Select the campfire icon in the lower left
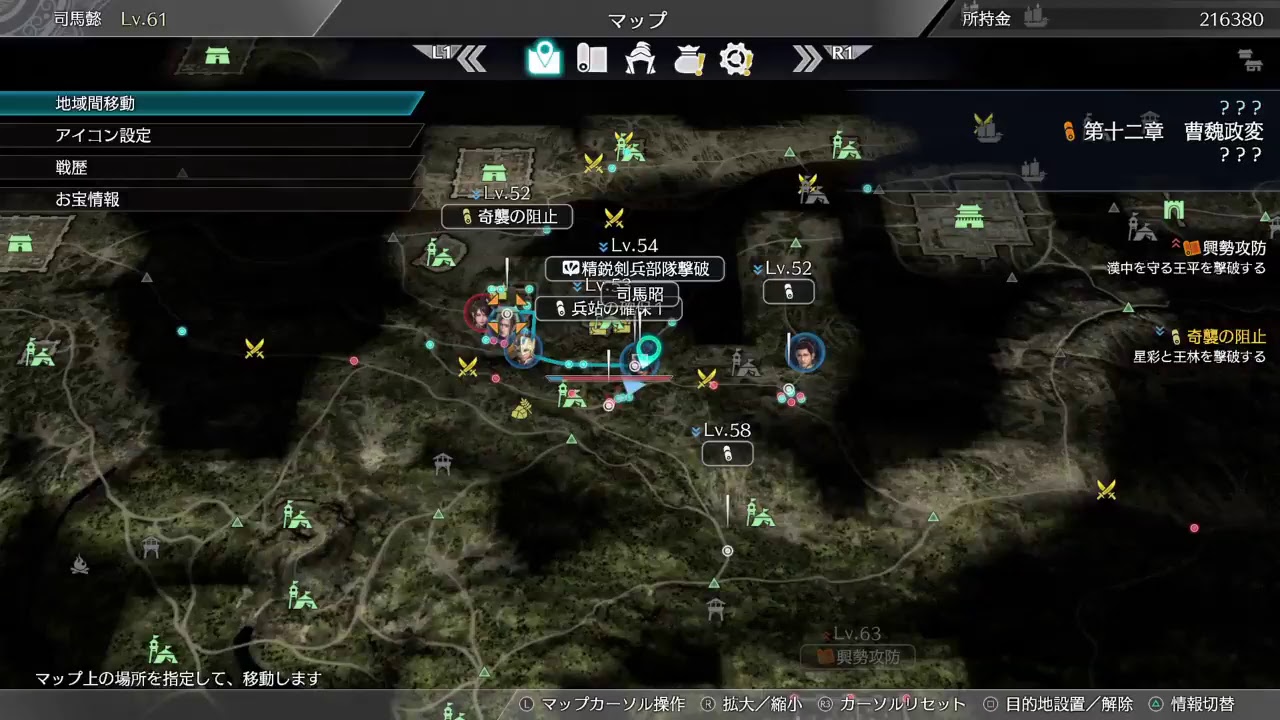This screenshot has height=720, width=1280. pos(80,565)
